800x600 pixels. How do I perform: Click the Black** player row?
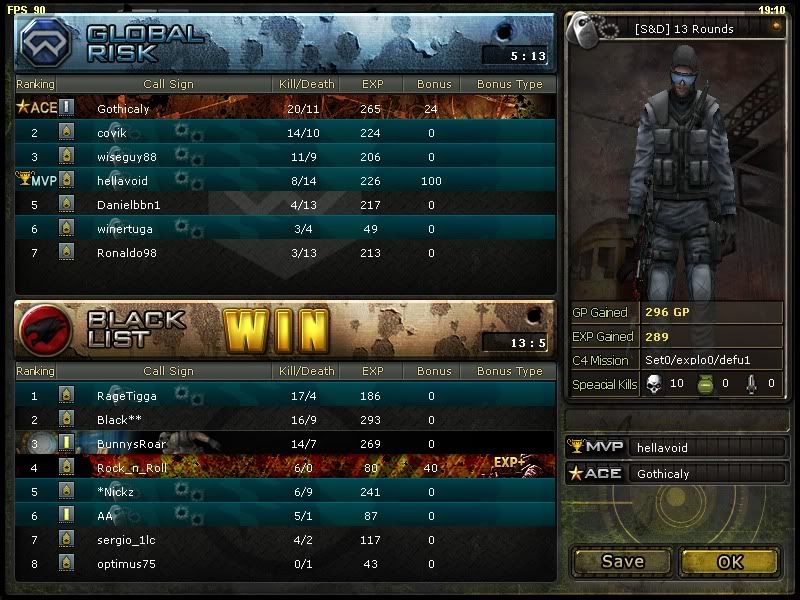click(284, 420)
